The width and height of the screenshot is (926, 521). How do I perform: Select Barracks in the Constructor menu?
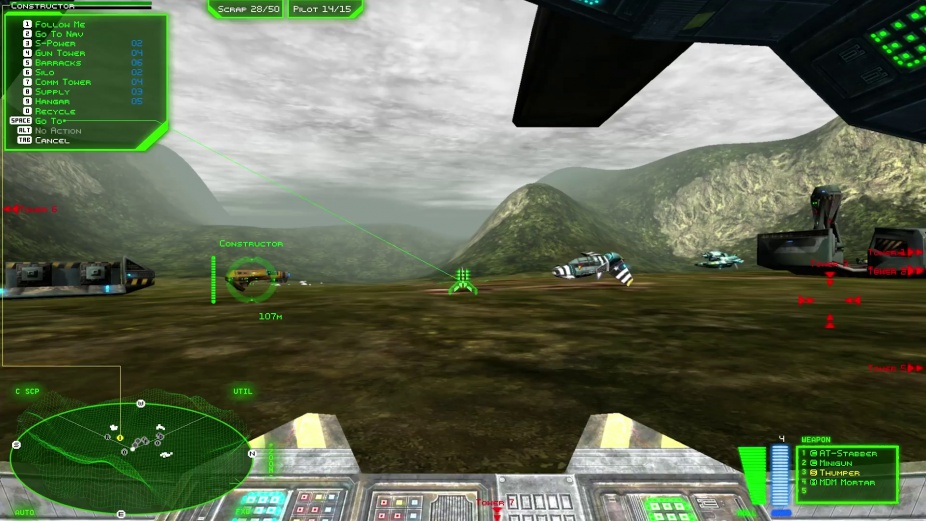(58, 63)
